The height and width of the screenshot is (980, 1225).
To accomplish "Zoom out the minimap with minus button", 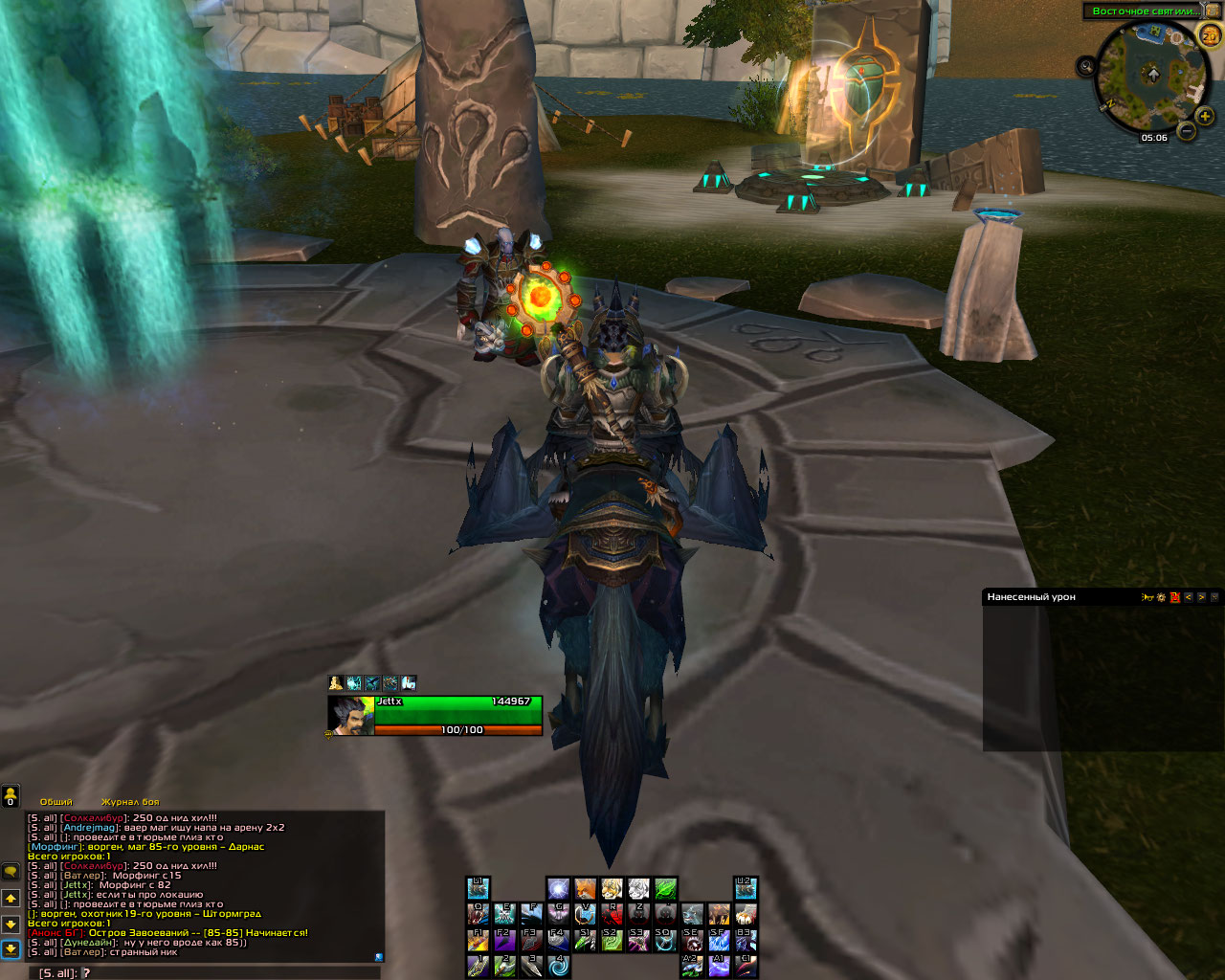I will tap(1186, 131).
